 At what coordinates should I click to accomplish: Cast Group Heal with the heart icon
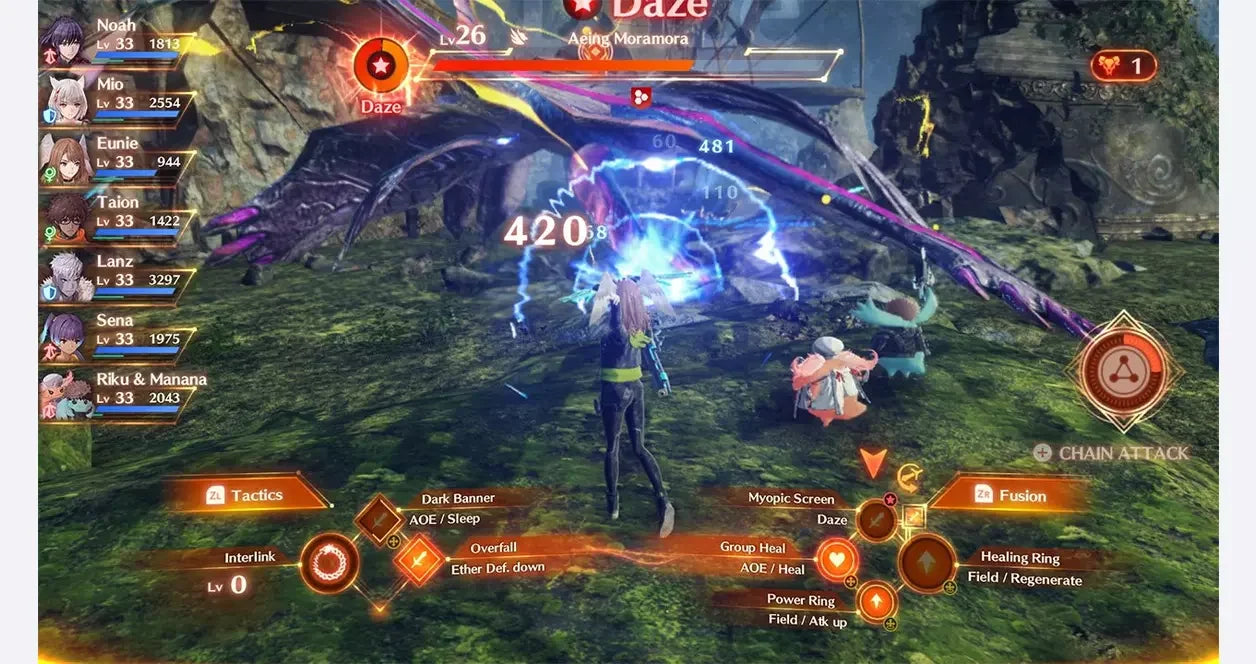pyautogui.click(x=836, y=559)
